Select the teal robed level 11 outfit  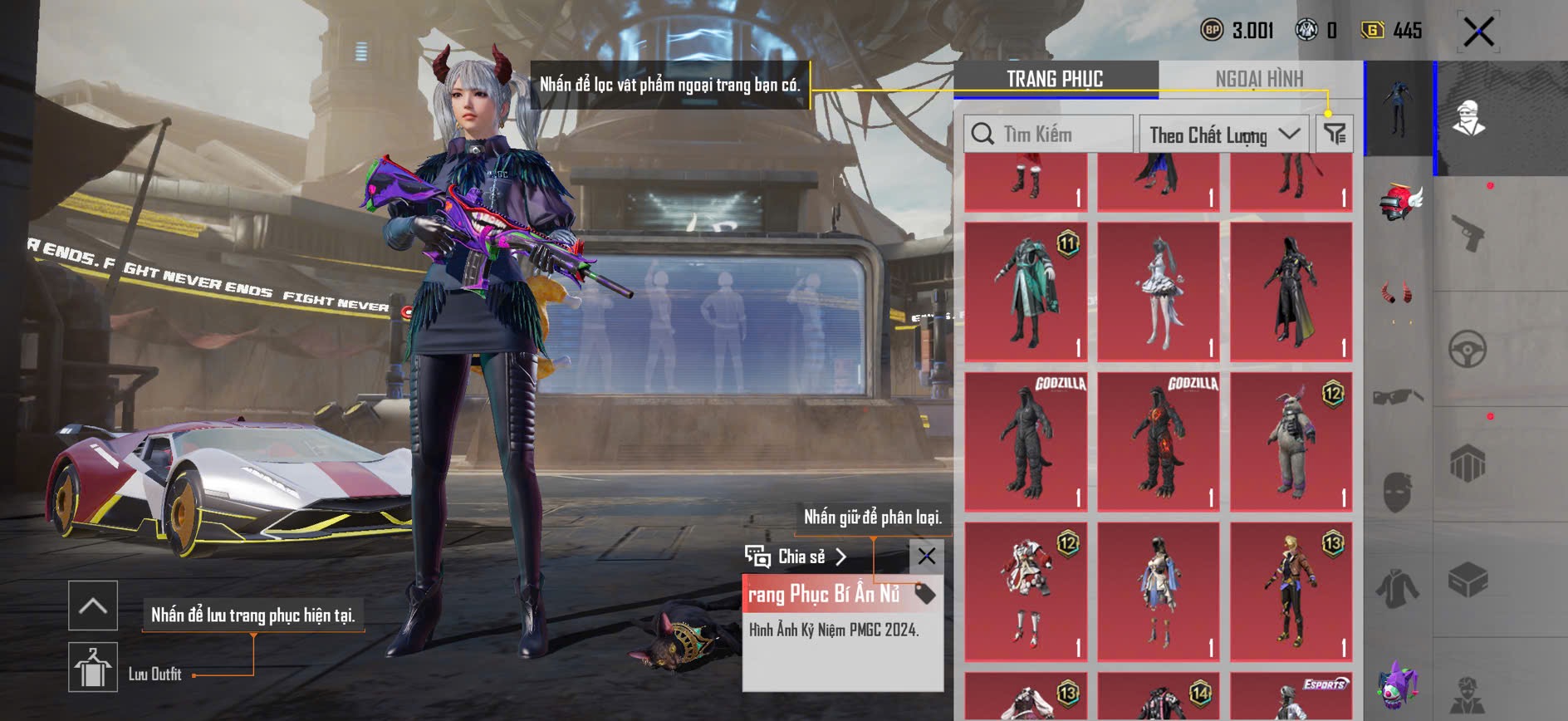1026,292
